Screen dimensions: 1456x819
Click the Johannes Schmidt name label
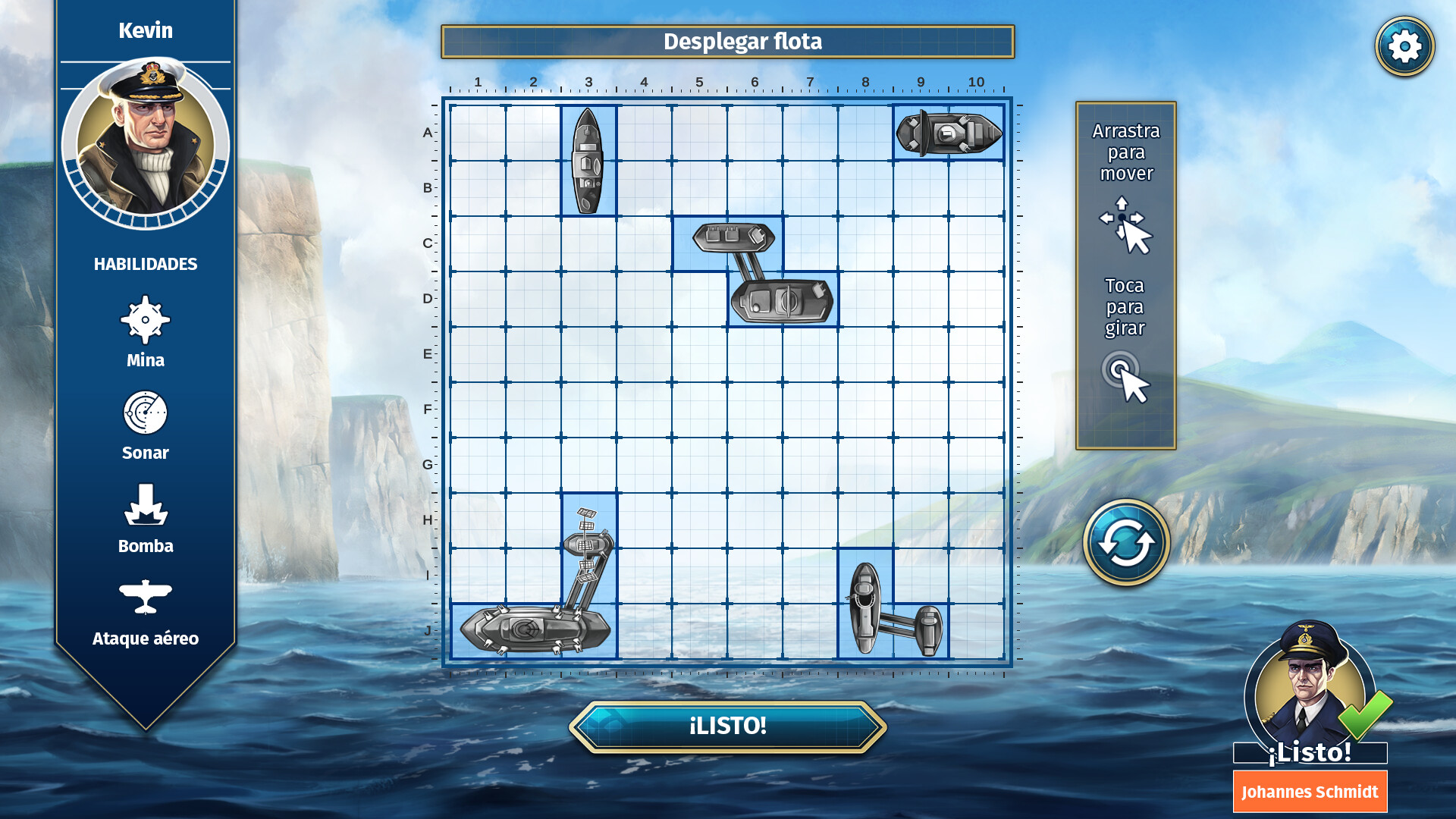coord(1310,791)
